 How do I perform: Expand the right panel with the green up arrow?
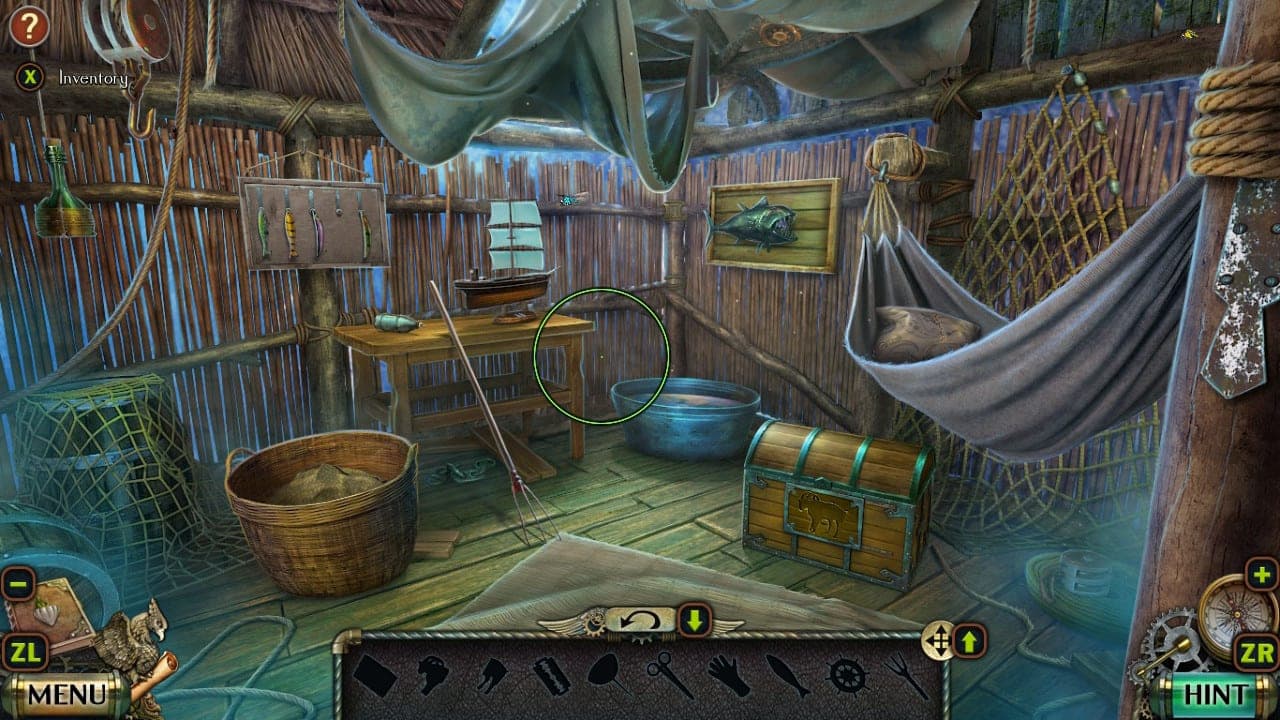pyautogui.click(x=967, y=639)
